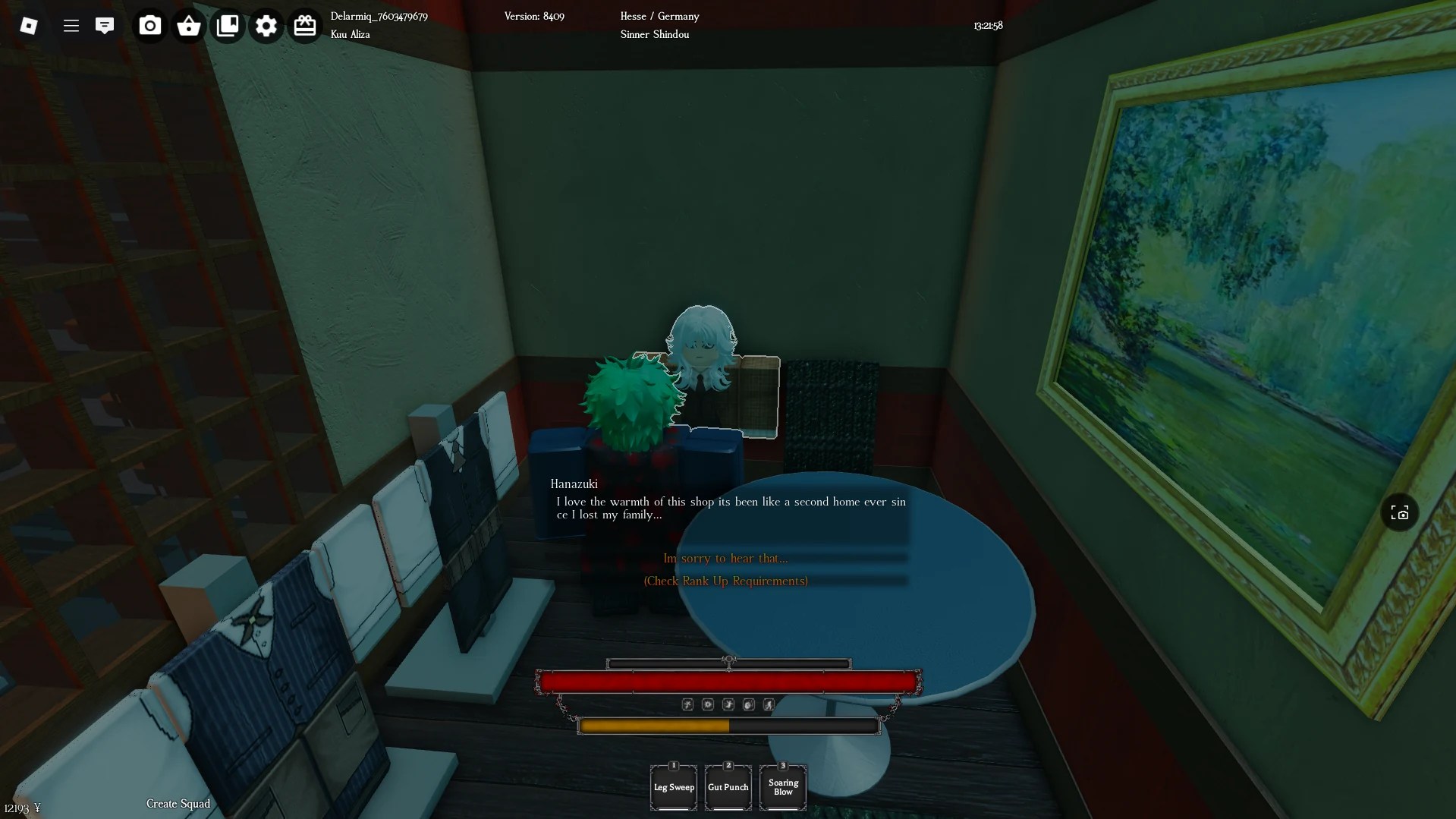Open the hamburger menu list

pos(71,25)
